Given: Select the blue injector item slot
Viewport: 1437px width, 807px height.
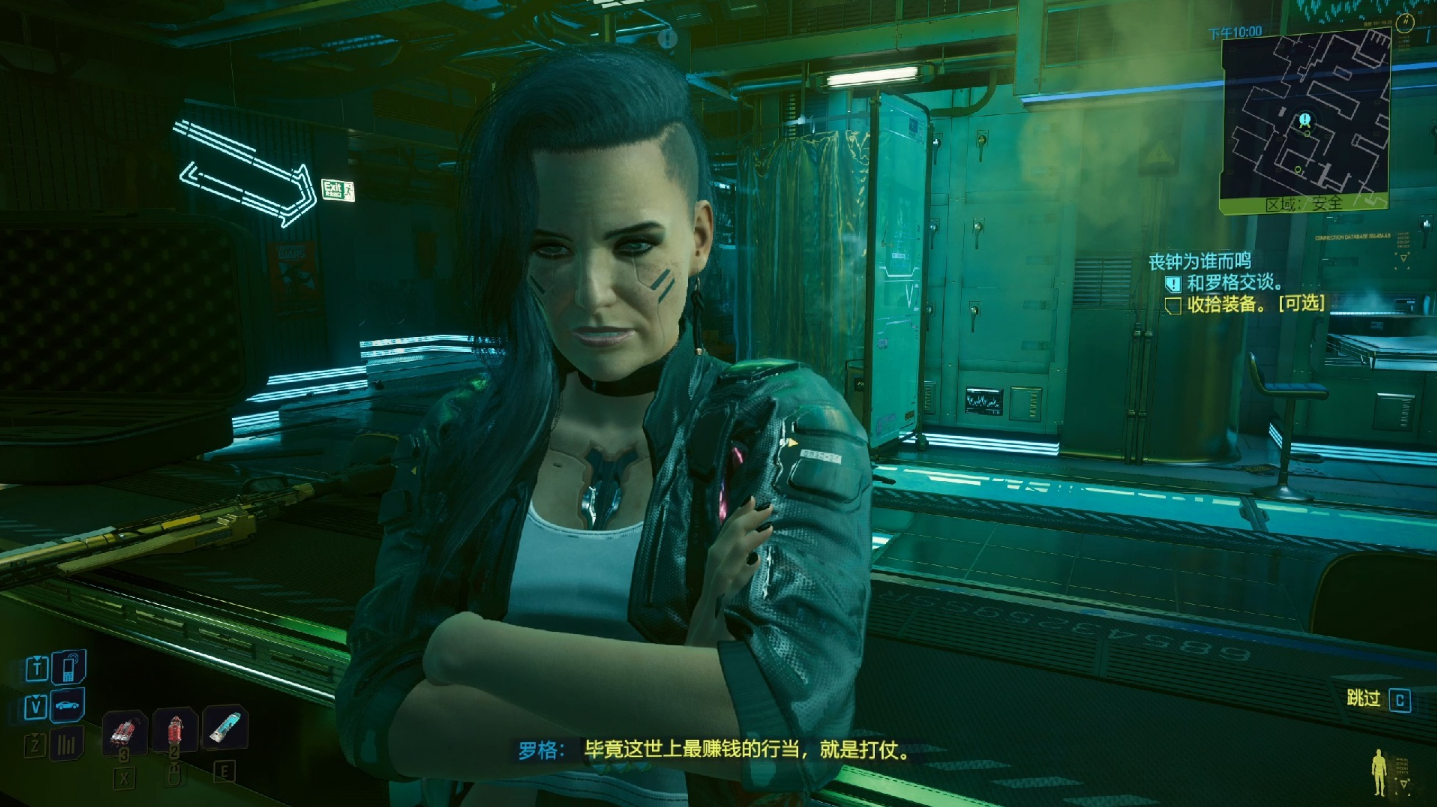Looking at the screenshot, I should coord(224,728).
